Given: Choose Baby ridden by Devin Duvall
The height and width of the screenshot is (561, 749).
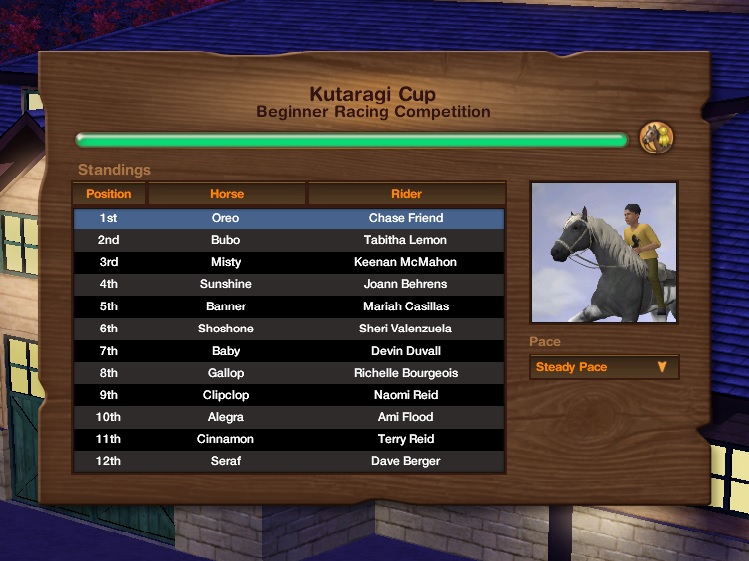Looking at the screenshot, I should (x=289, y=351).
